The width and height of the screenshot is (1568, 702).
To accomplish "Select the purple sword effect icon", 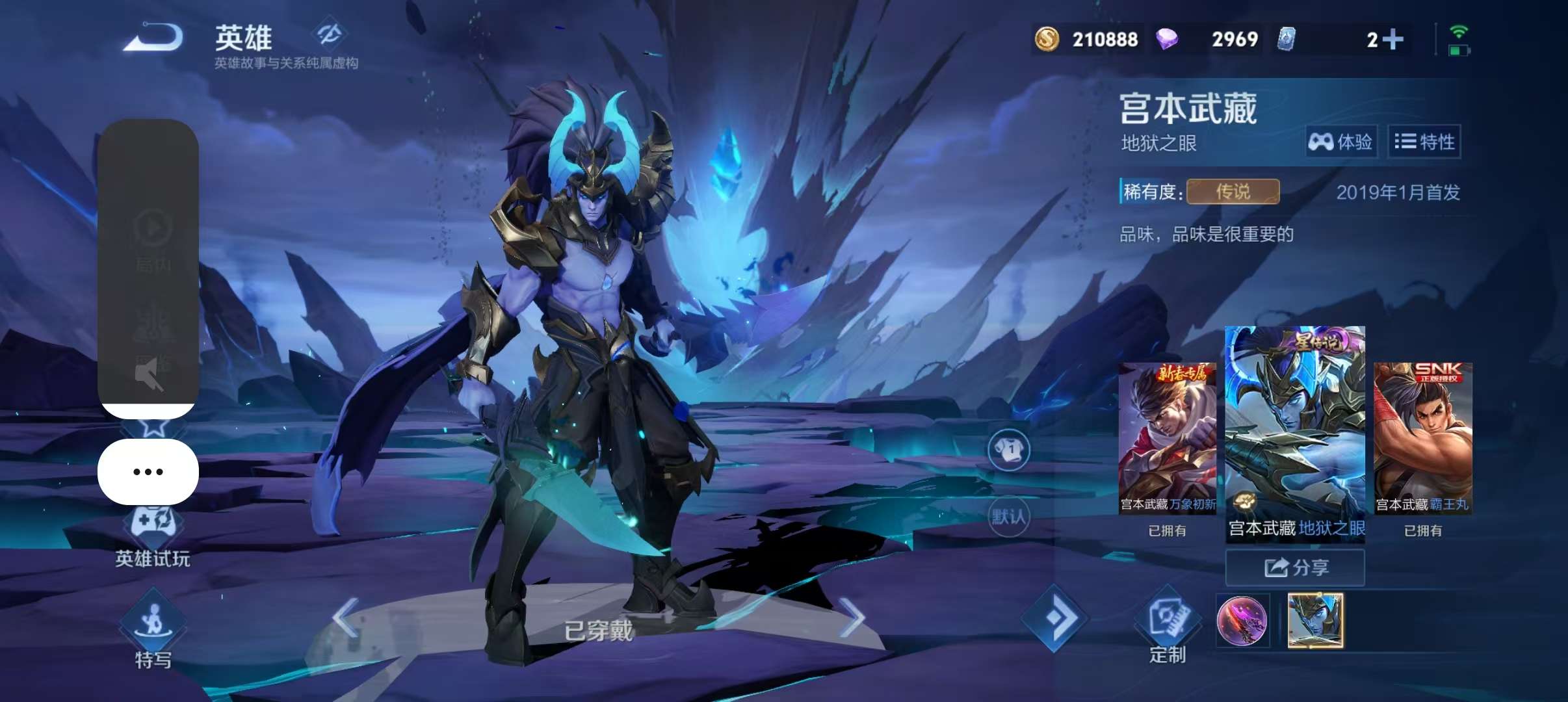I will (x=1242, y=621).
